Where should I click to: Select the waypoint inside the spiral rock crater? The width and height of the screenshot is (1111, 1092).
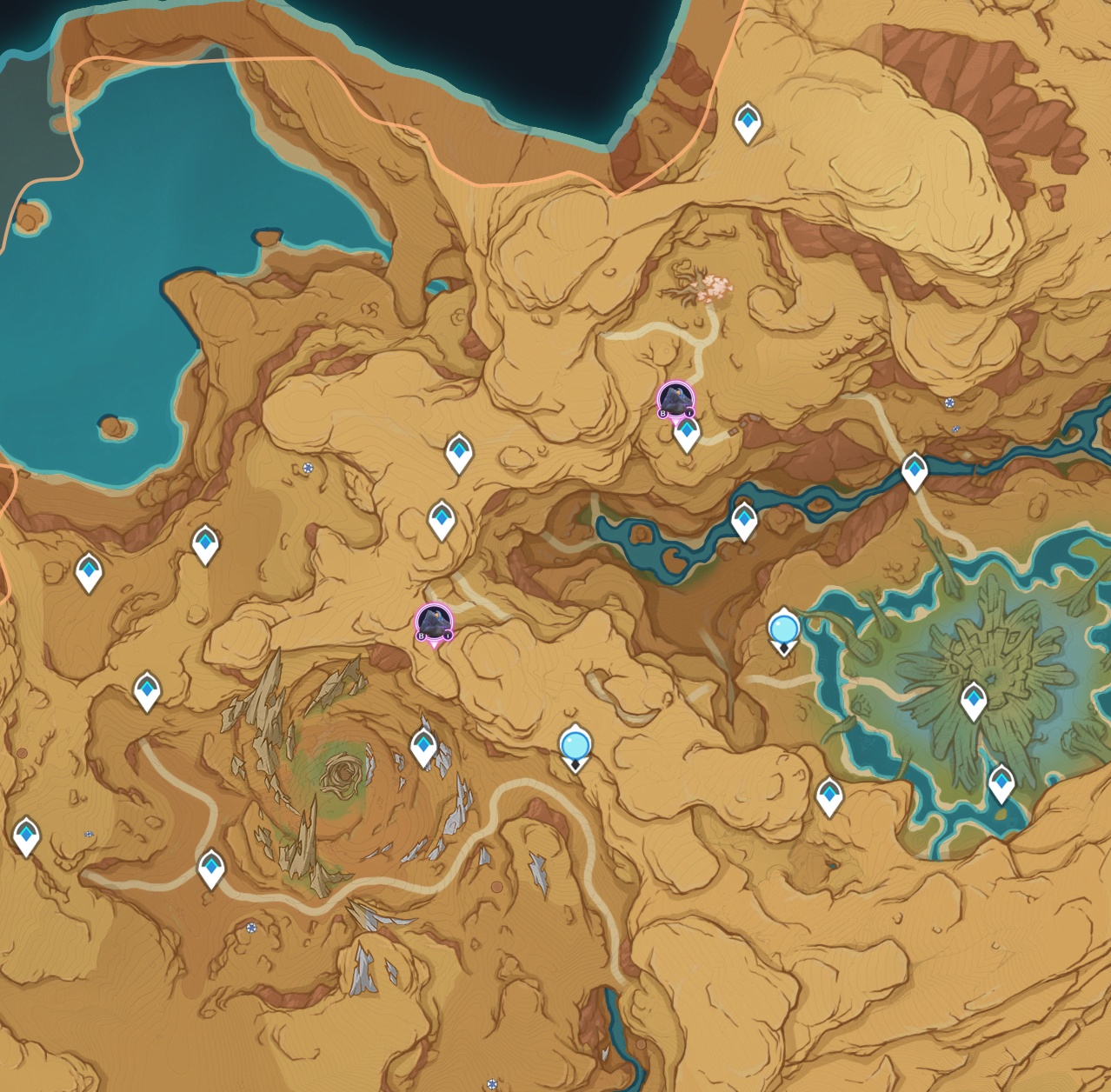(x=423, y=747)
